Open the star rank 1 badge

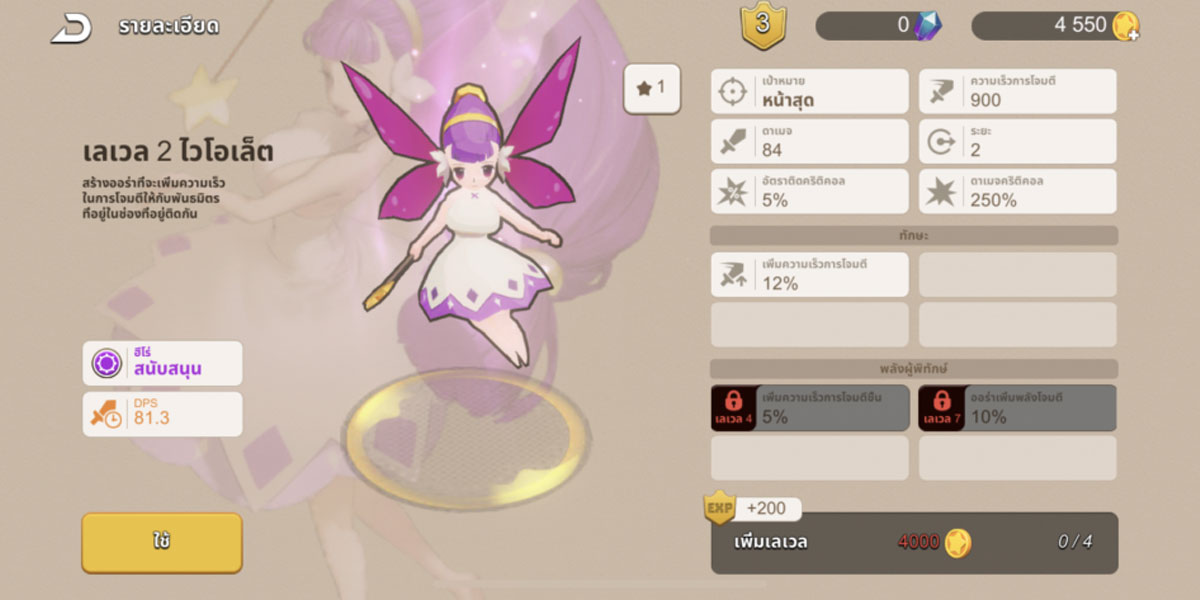[x=651, y=88]
